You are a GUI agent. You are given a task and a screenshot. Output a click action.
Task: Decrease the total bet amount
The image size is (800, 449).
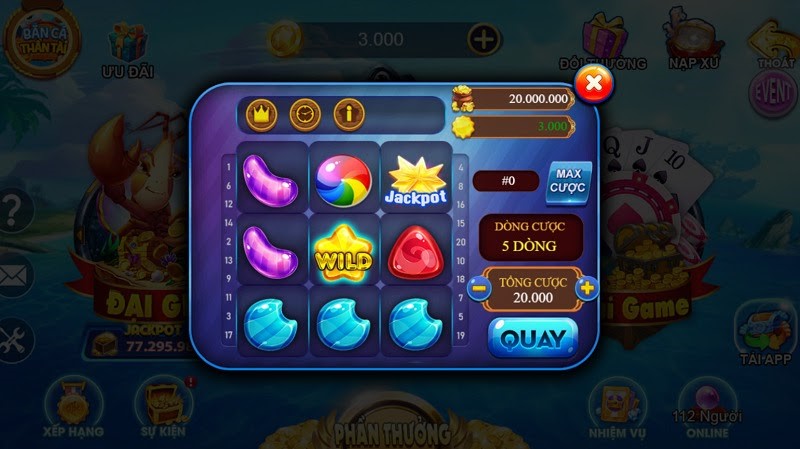479,288
